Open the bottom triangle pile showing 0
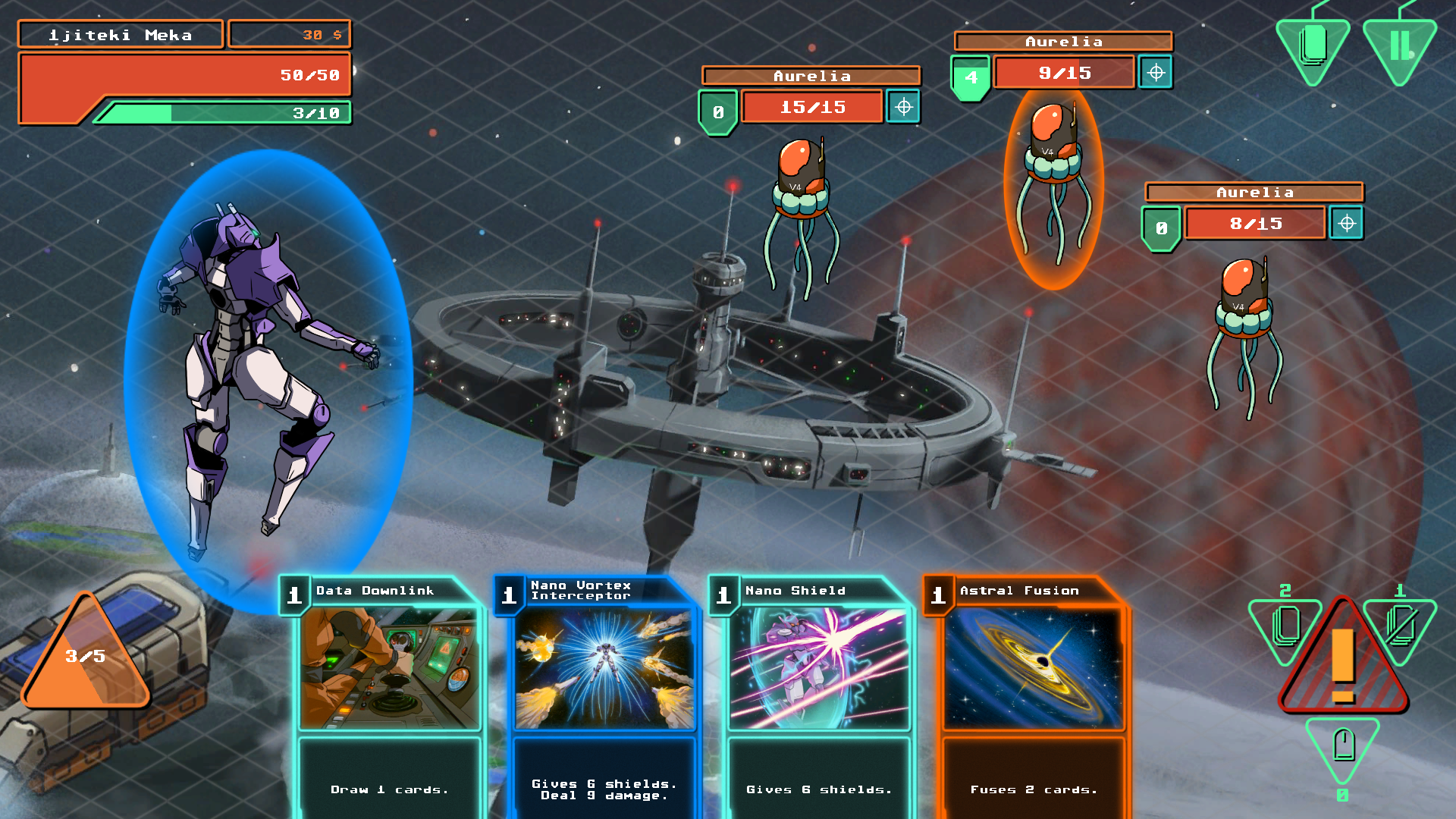The image size is (1456, 819). [x=1342, y=746]
